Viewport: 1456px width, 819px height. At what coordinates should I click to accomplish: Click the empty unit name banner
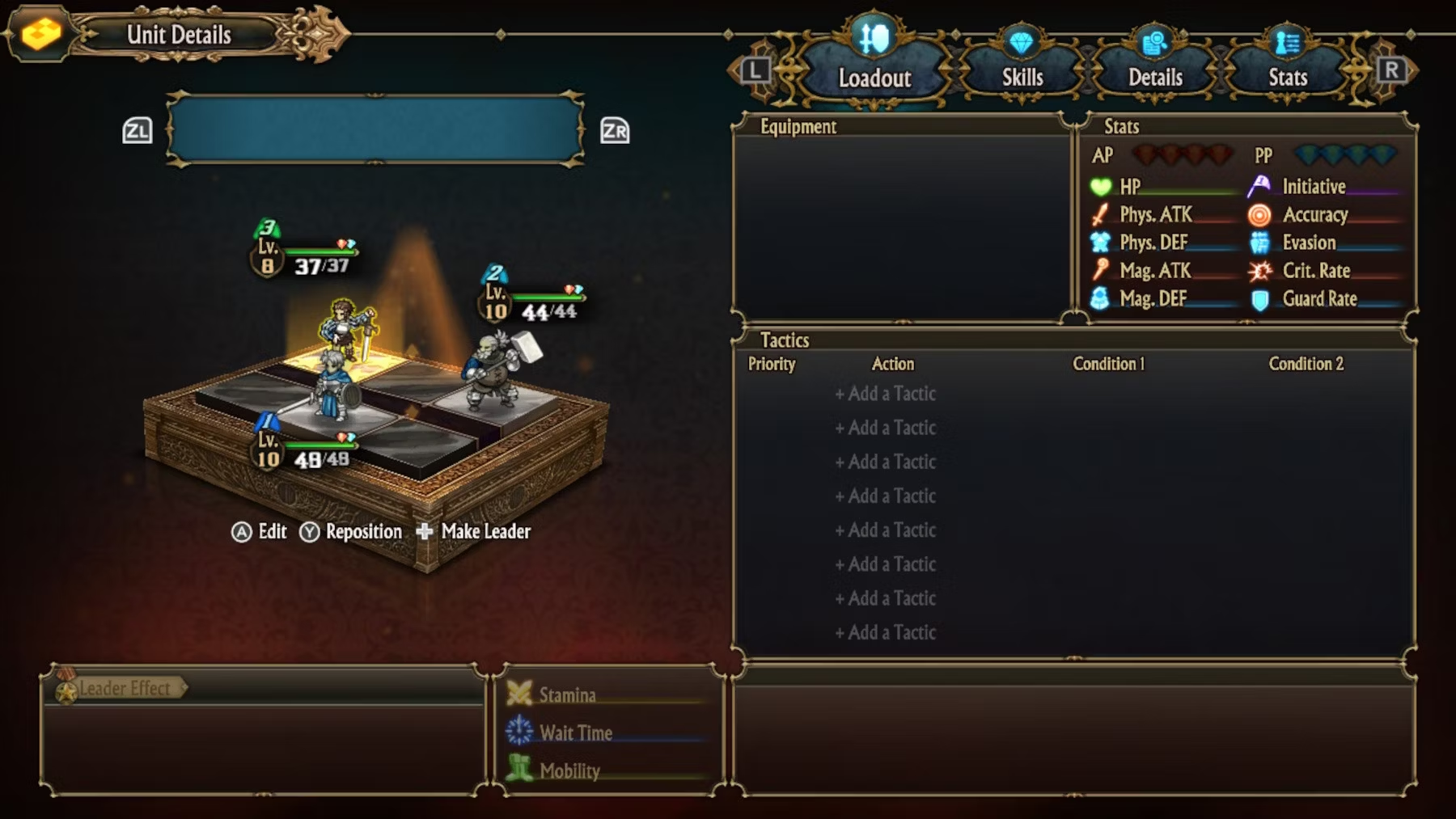pos(375,129)
